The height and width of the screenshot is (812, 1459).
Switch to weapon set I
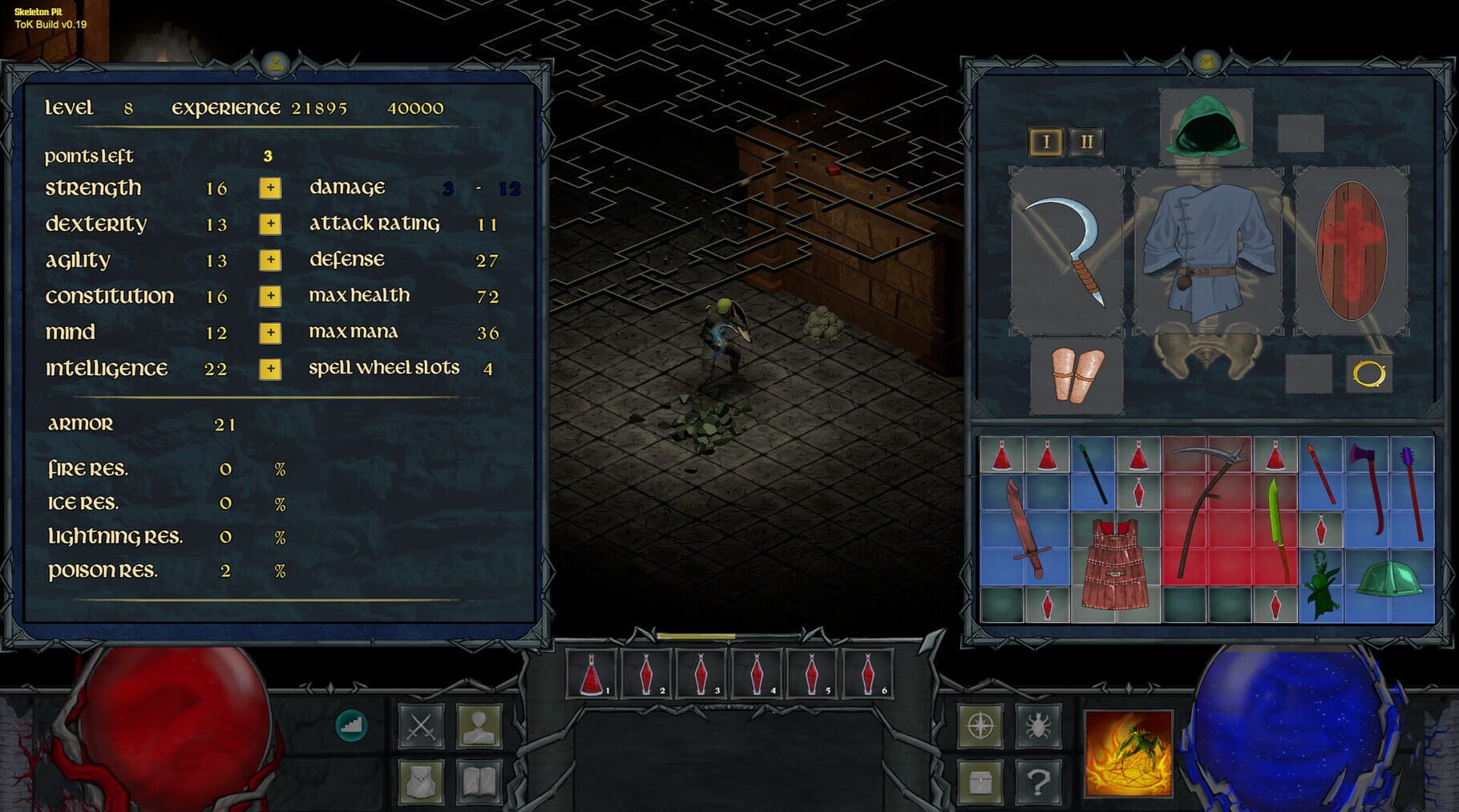coord(1045,139)
